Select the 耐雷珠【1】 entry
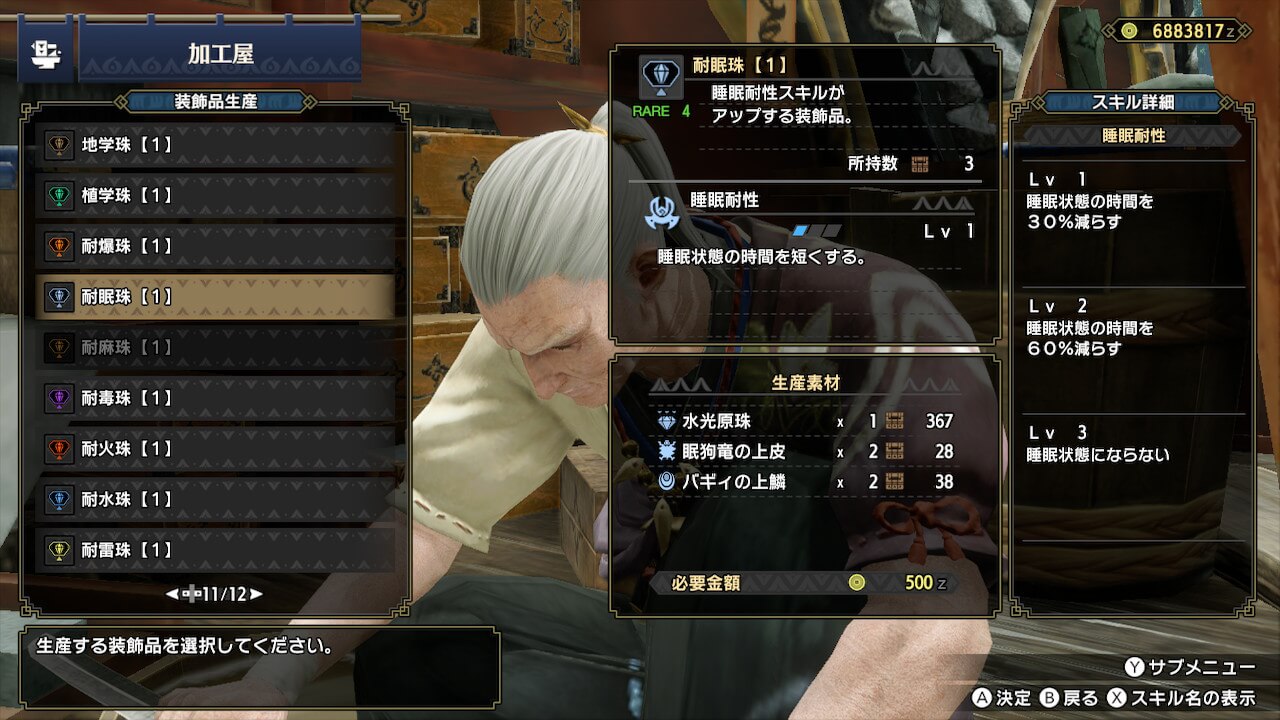Image resolution: width=1280 pixels, height=720 pixels. (215, 550)
